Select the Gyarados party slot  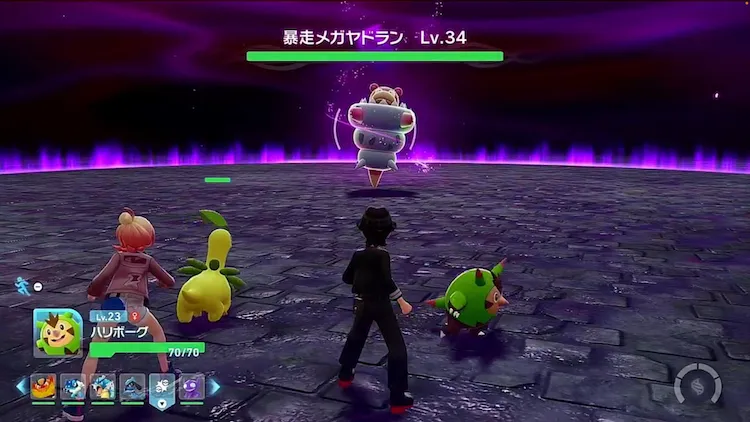point(103,386)
